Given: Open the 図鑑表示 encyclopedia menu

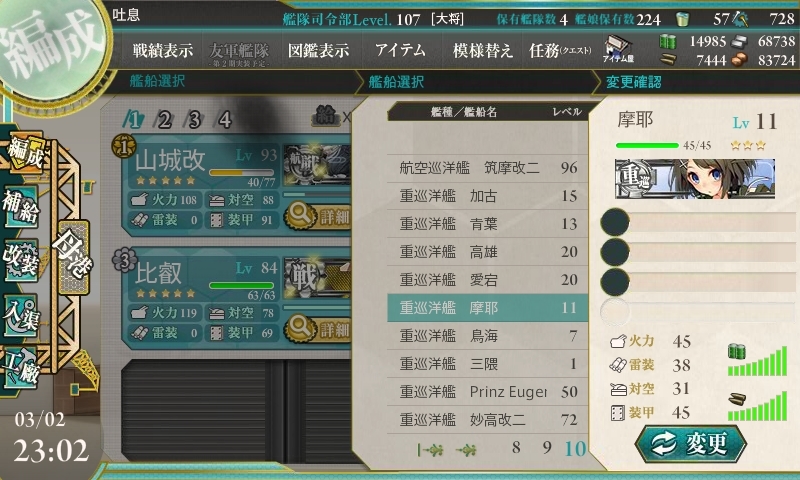Looking at the screenshot, I should [x=318, y=50].
